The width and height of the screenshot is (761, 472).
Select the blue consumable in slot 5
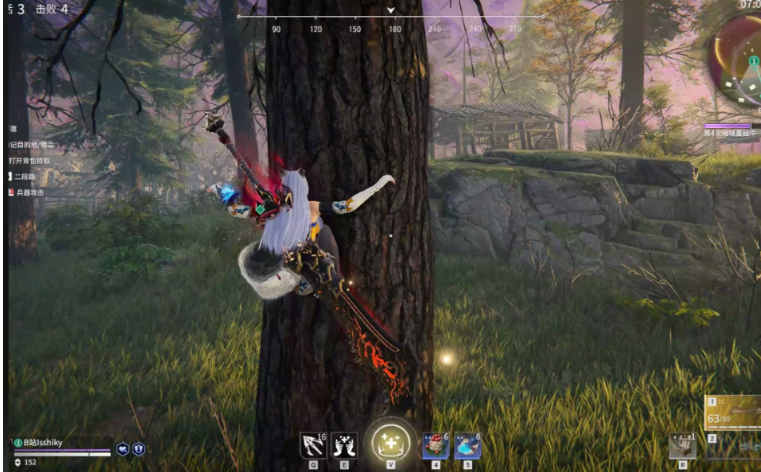[467, 445]
